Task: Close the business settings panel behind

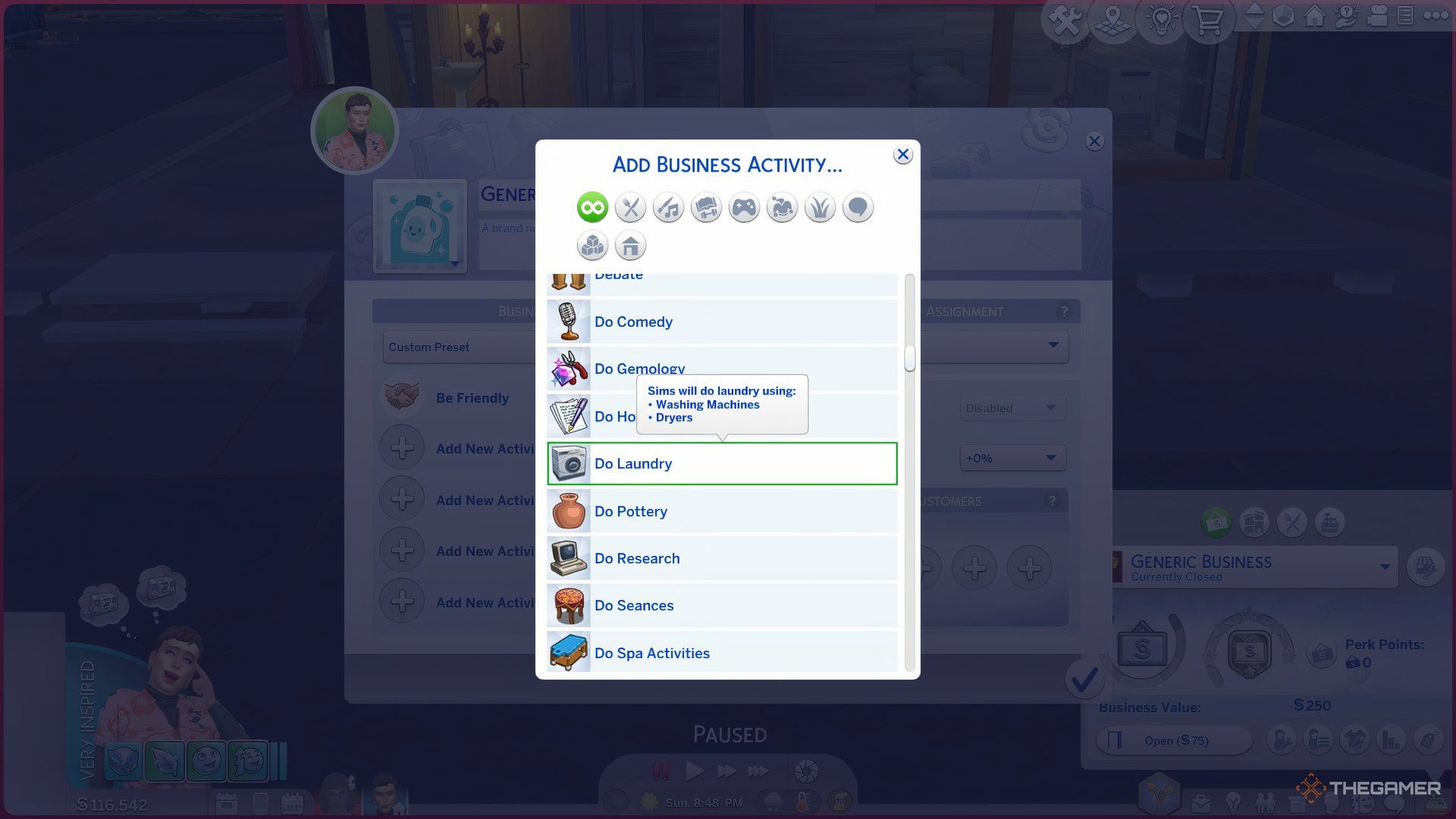Action: [x=1094, y=142]
